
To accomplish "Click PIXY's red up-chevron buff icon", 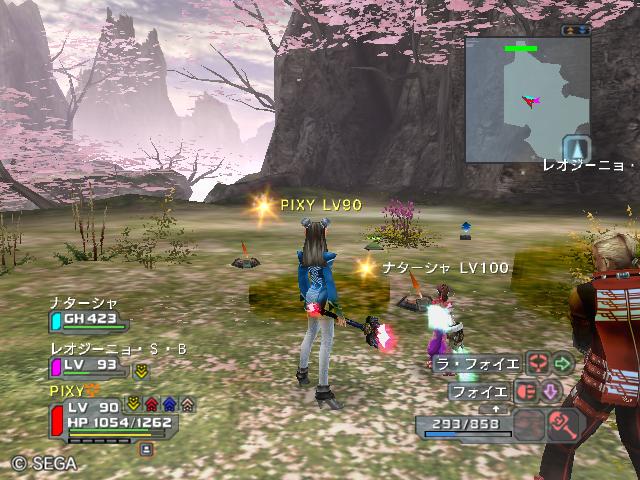I will [150, 404].
